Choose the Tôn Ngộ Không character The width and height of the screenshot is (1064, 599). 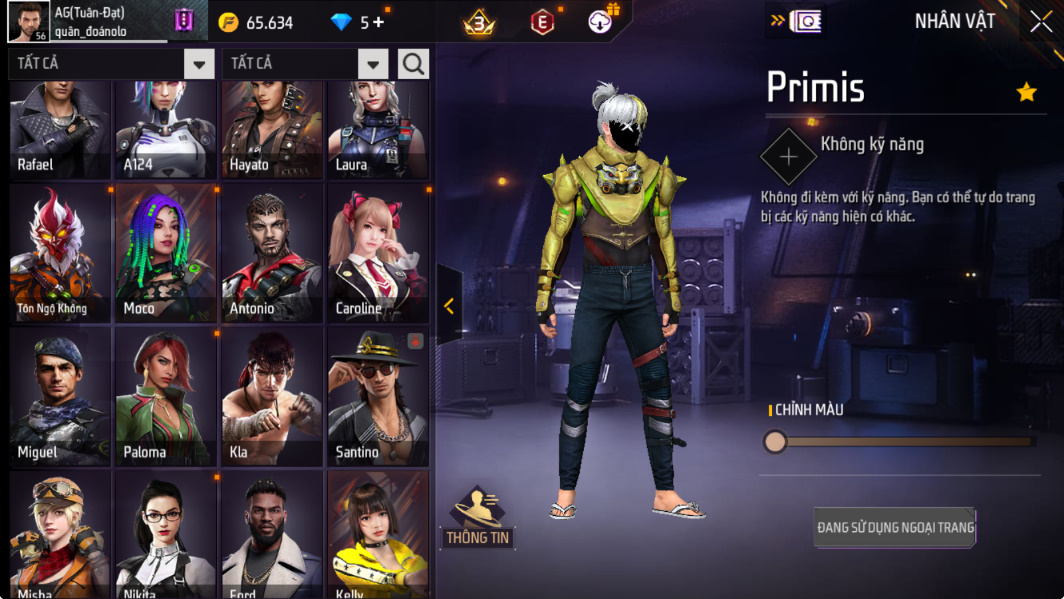(60, 253)
